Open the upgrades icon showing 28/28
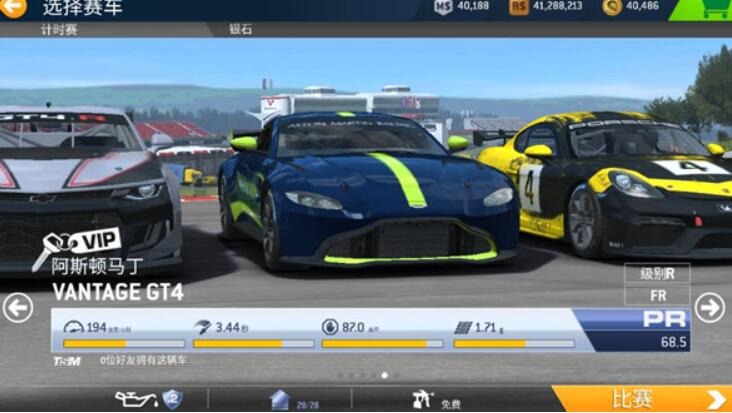The width and height of the screenshot is (732, 413). (281, 400)
